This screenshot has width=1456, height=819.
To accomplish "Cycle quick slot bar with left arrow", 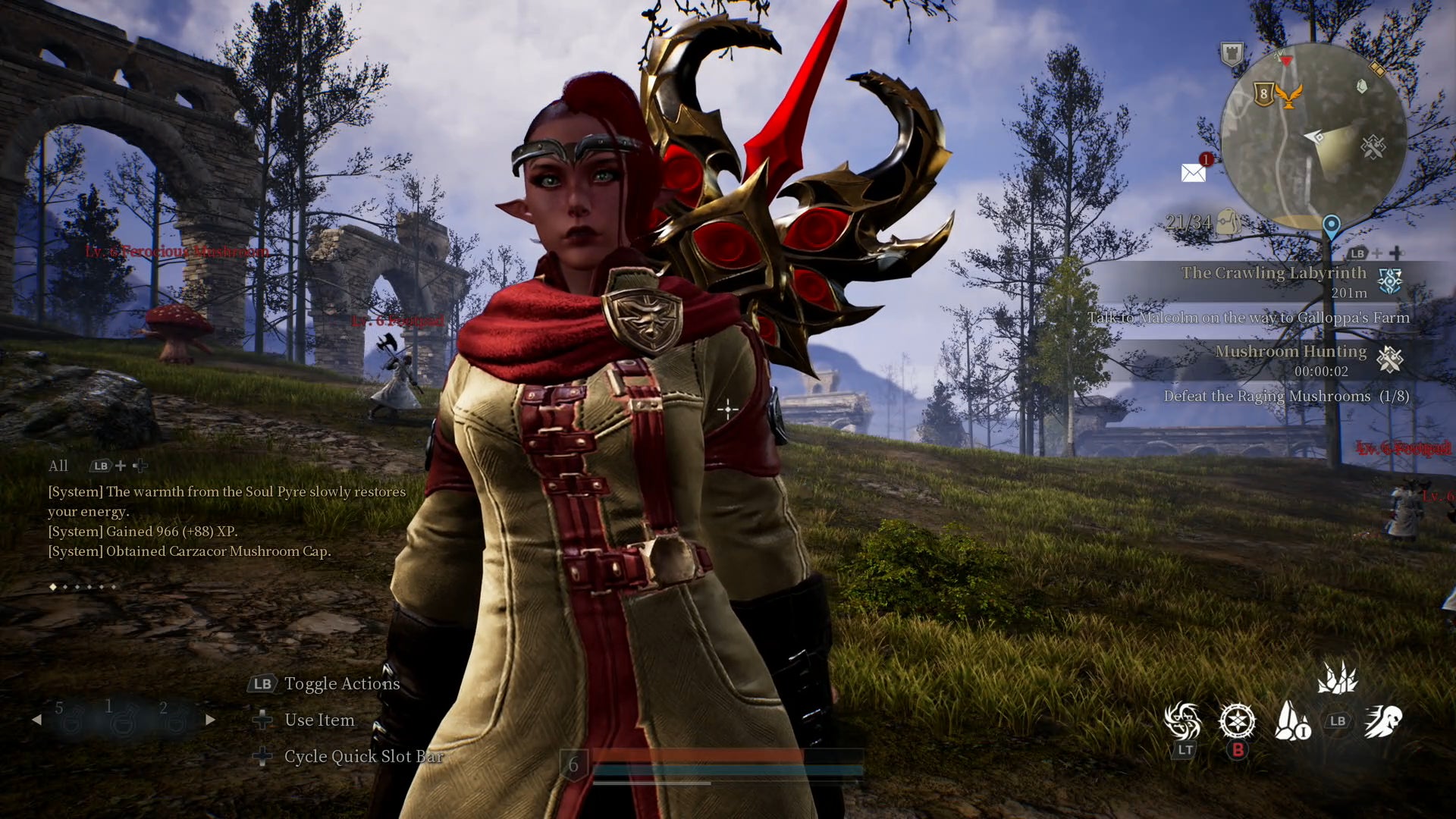I will (36, 720).
